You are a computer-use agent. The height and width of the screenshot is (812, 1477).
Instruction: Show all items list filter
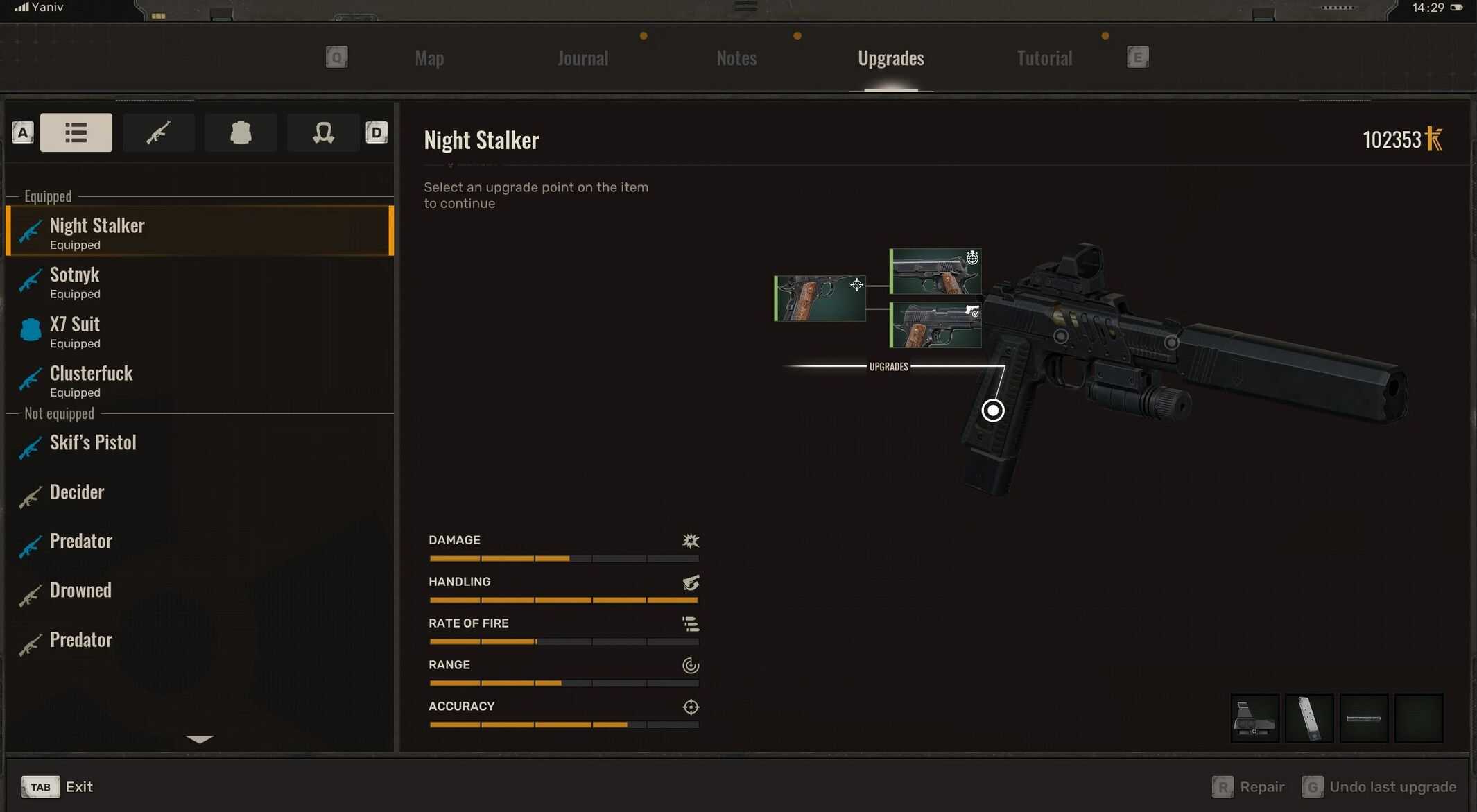click(x=76, y=132)
